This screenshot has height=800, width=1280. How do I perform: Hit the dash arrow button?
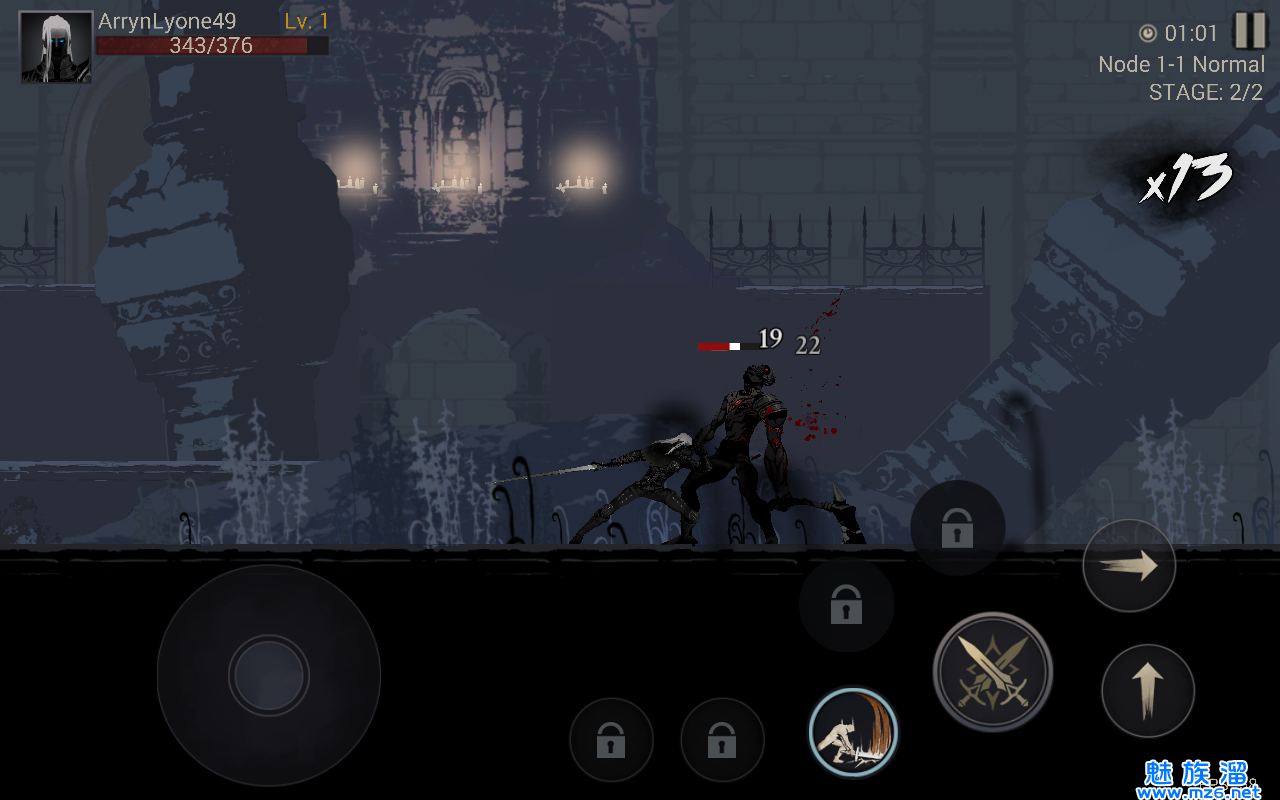tap(1129, 567)
